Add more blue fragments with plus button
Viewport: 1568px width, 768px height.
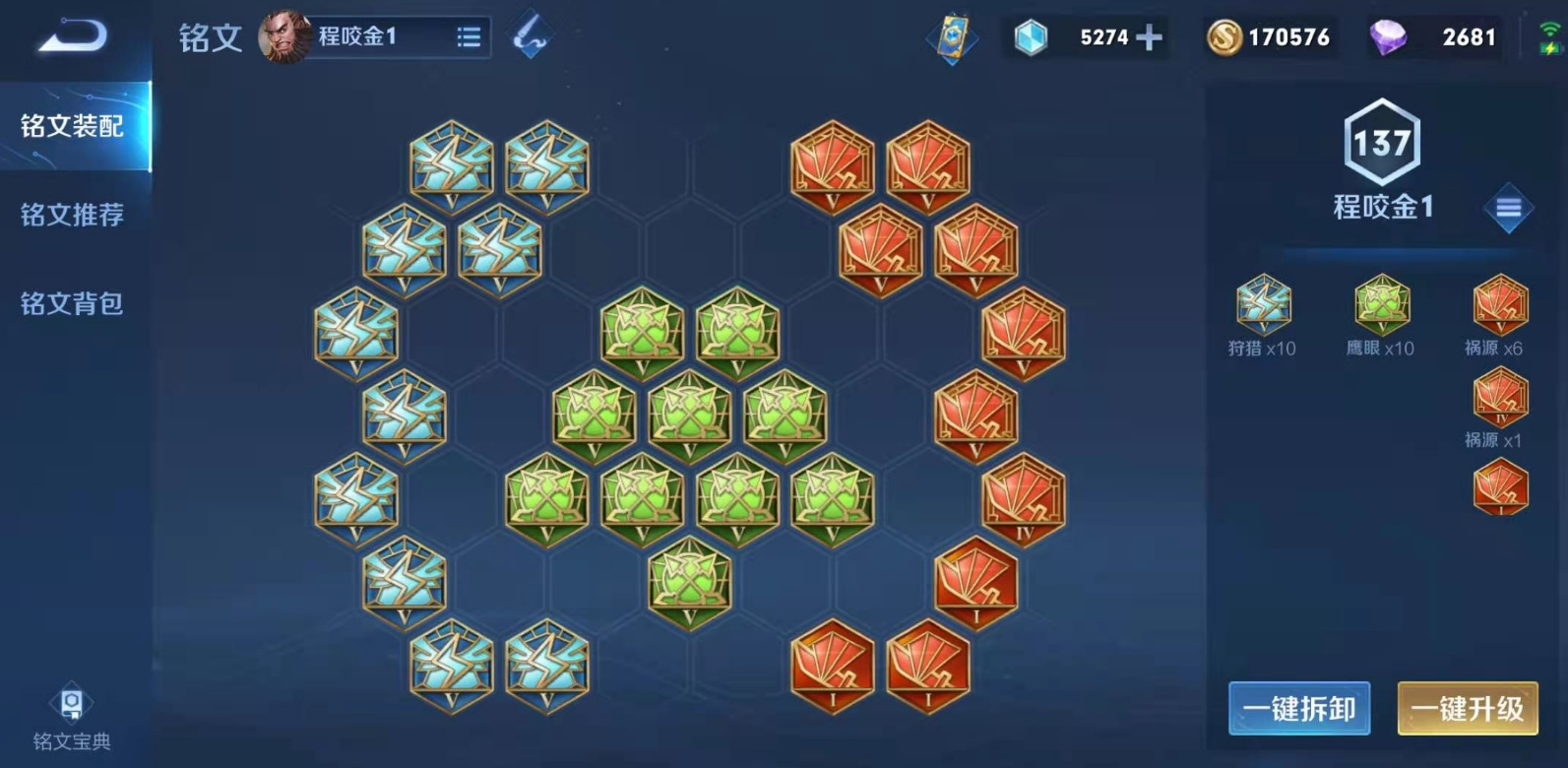coord(1149,37)
